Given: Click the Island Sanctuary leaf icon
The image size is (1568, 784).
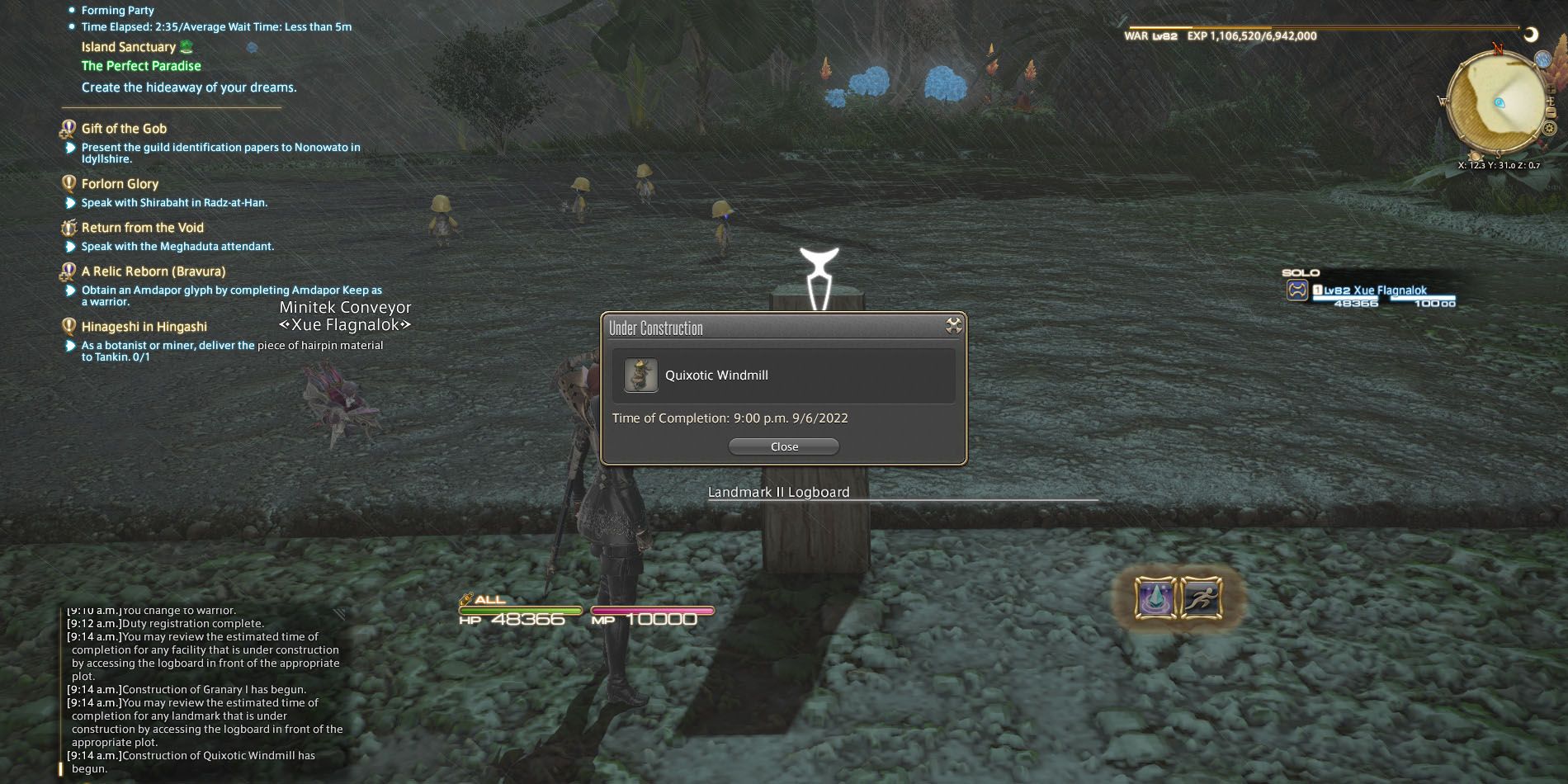Looking at the screenshot, I should pyautogui.click(x=186, y=47).
